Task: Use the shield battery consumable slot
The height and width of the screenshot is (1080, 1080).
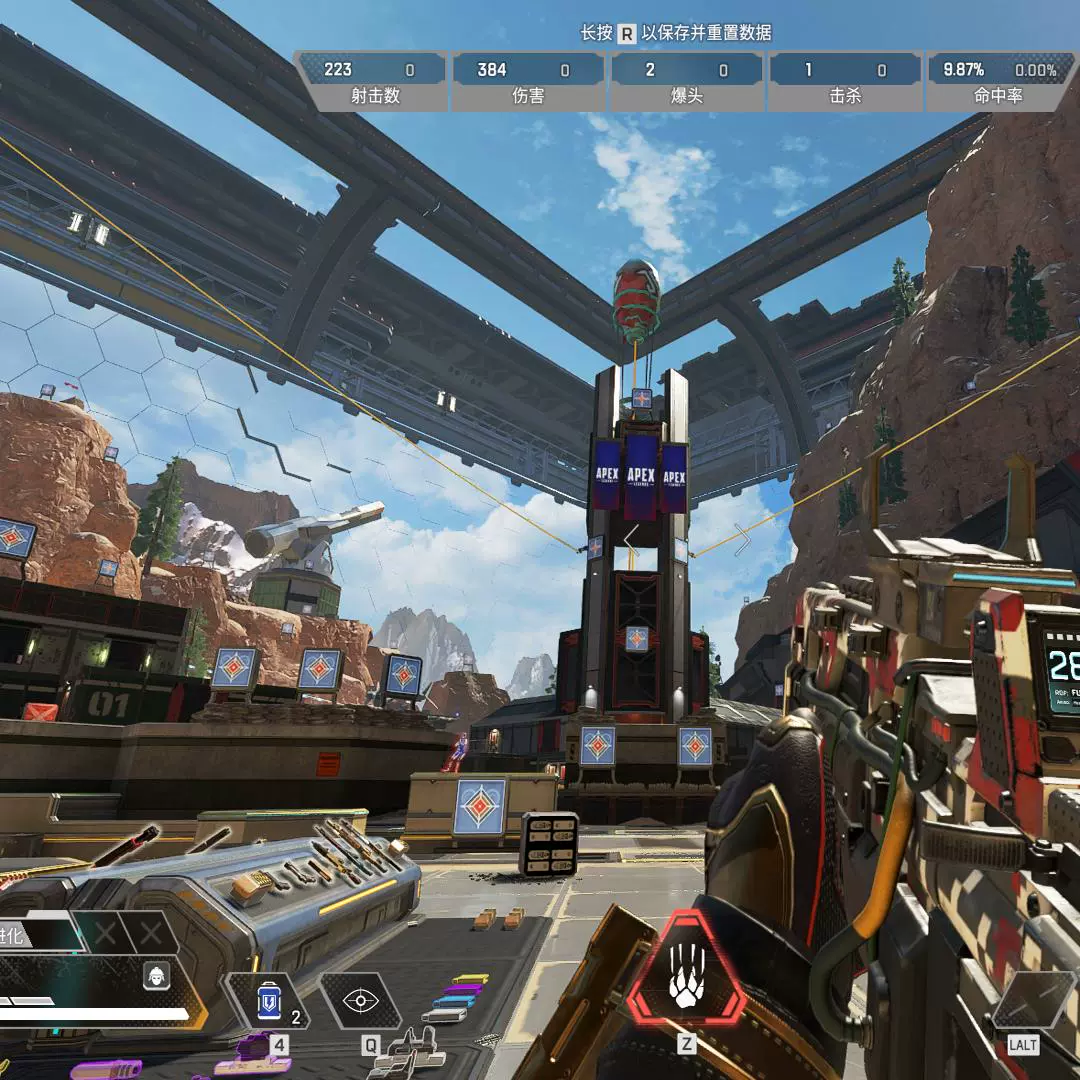Action: pyautogui.click(x=268, y=1001)
